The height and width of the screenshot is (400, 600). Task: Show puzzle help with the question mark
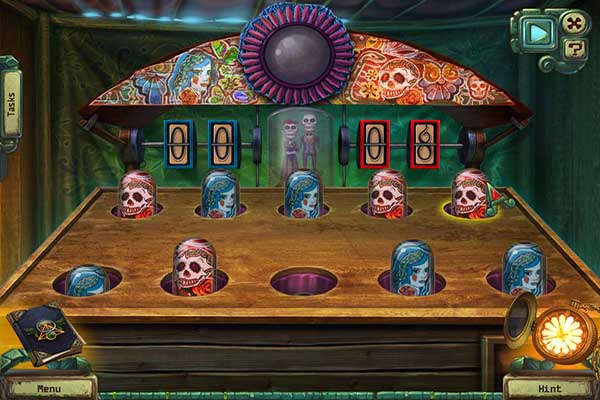tap(575, 46)
